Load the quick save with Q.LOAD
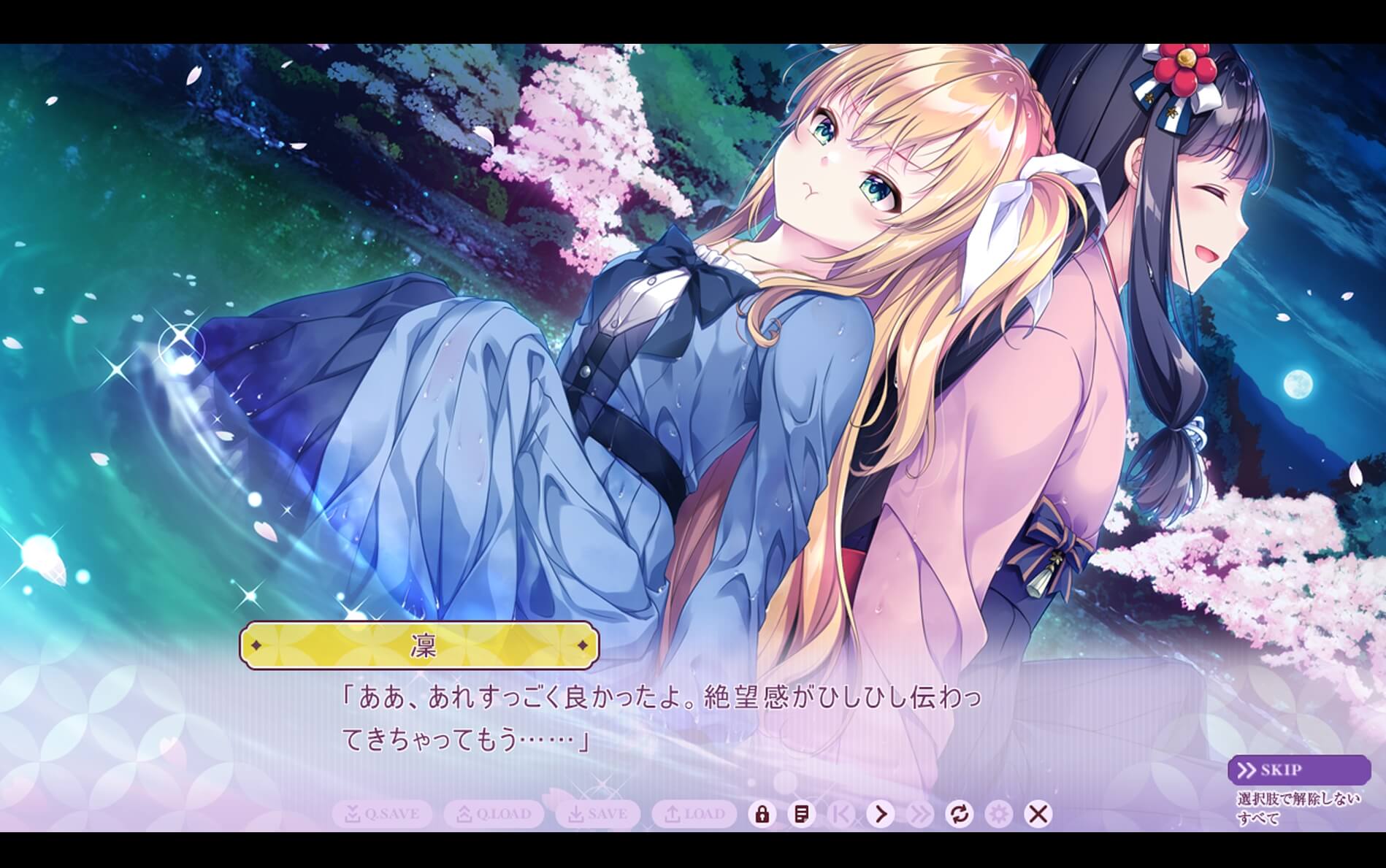The height and width of the screenshot is (868, 1386). tap(493, 815)
